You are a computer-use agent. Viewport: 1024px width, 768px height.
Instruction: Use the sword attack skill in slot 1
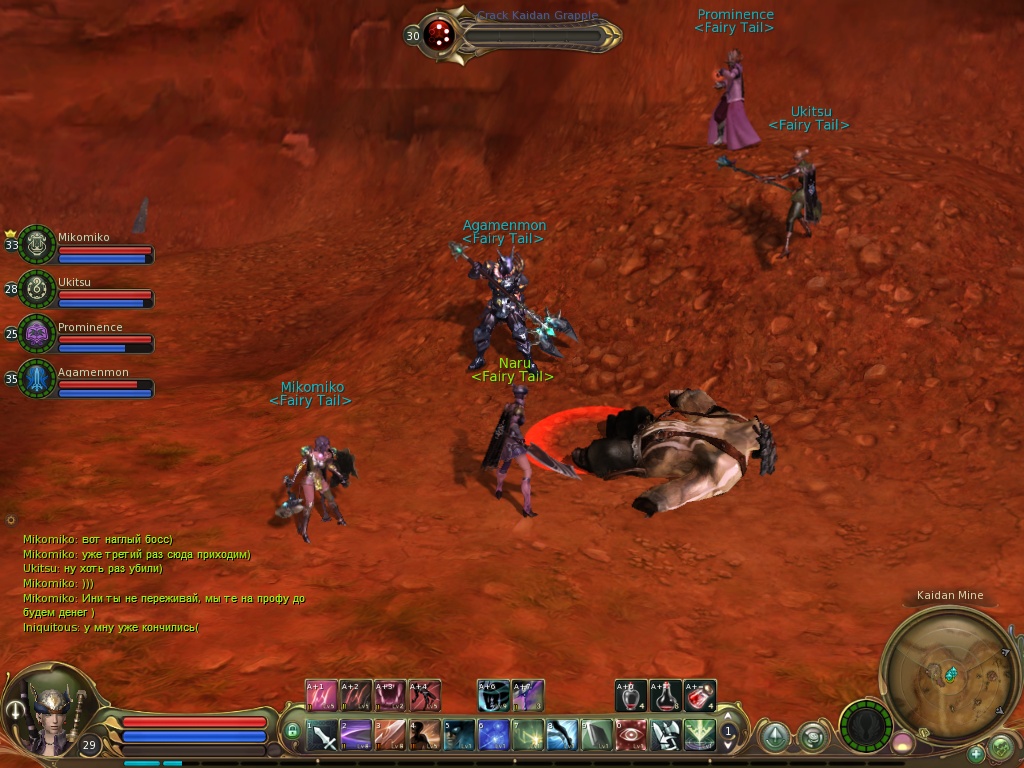pyautogui.click(x=322, y=736)
